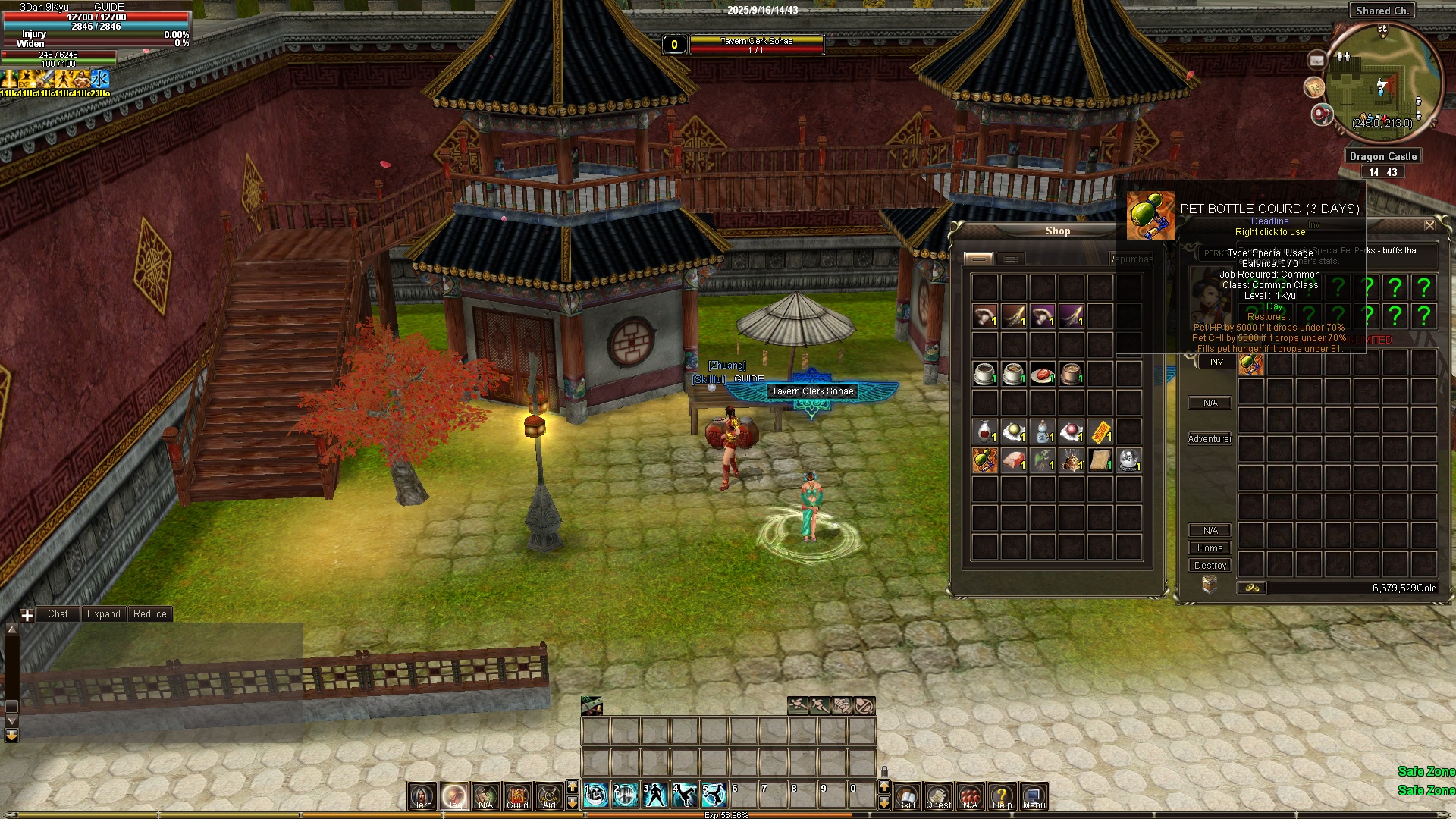Screen dimensions: 1456x819
Task: Click the Expand chat button
Action: tap(104, 614)
